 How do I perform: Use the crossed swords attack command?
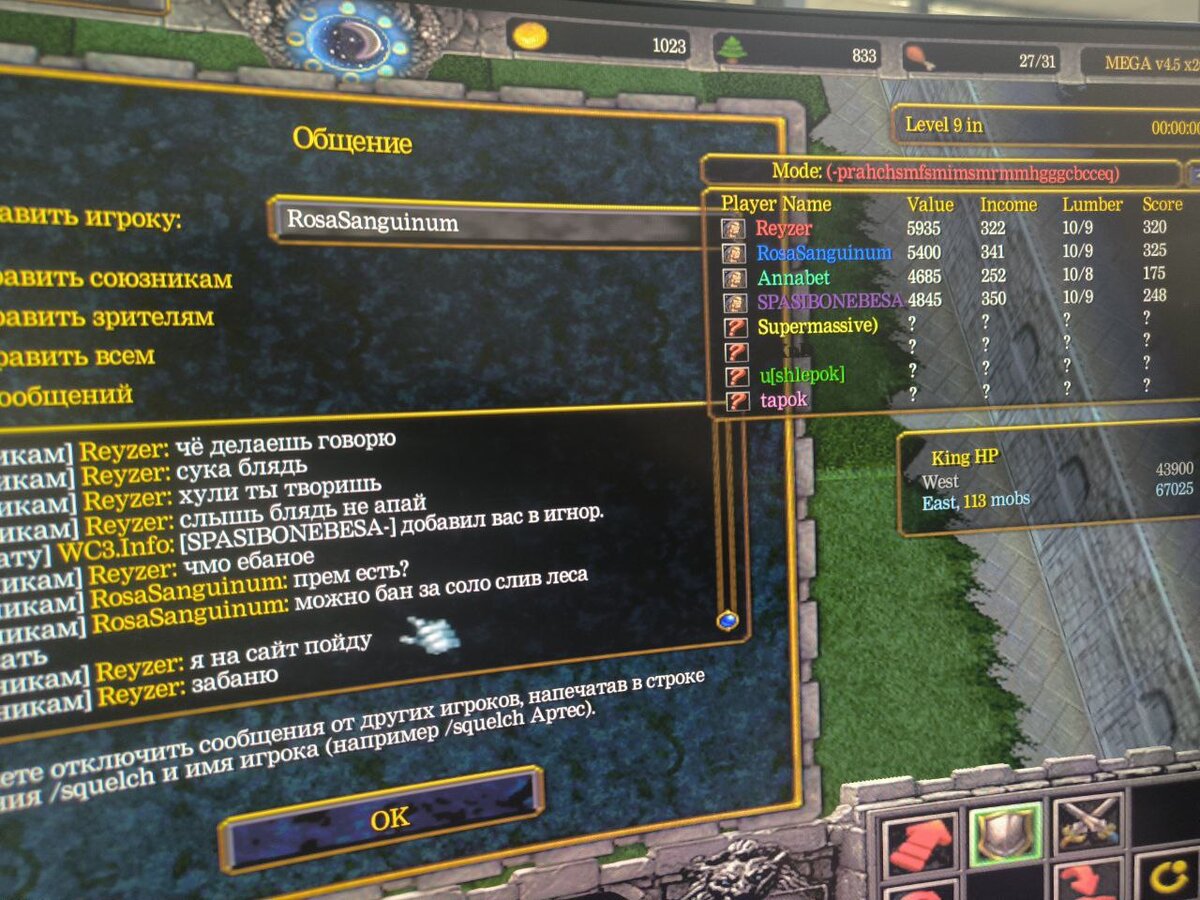1088,825
